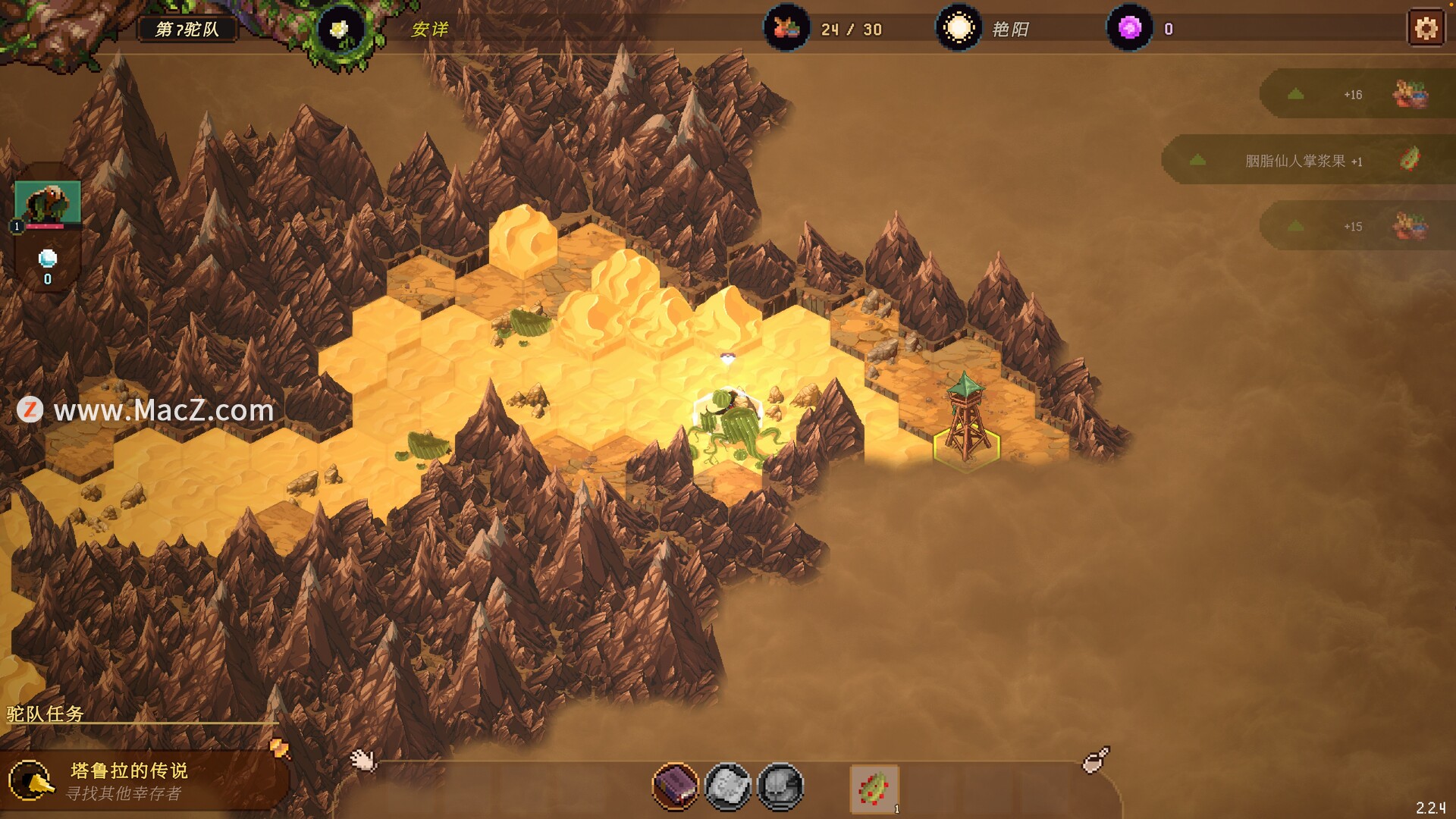Select the cactus fruit inventory slot
This screenshot has width=1456, height=819.
[x=874, y=789]
